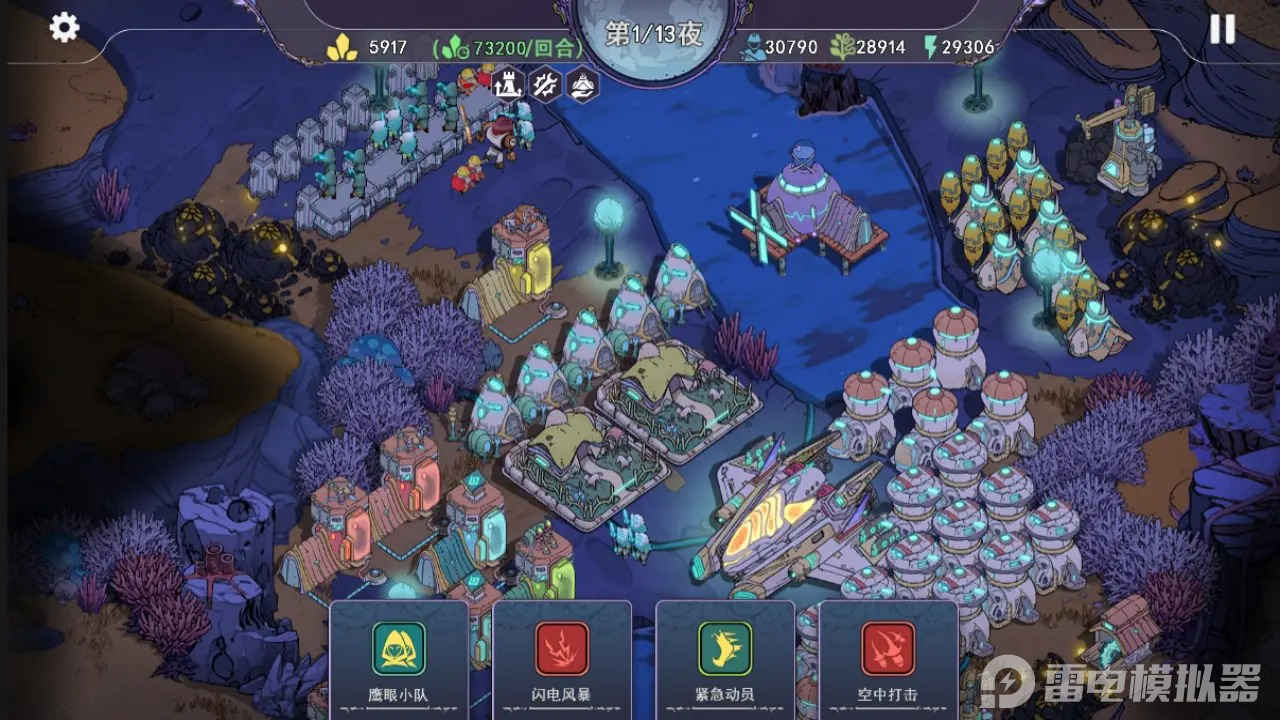Click the night 1/13 moon indicator
1280x720 pixels.
click(x=654, y=36)
